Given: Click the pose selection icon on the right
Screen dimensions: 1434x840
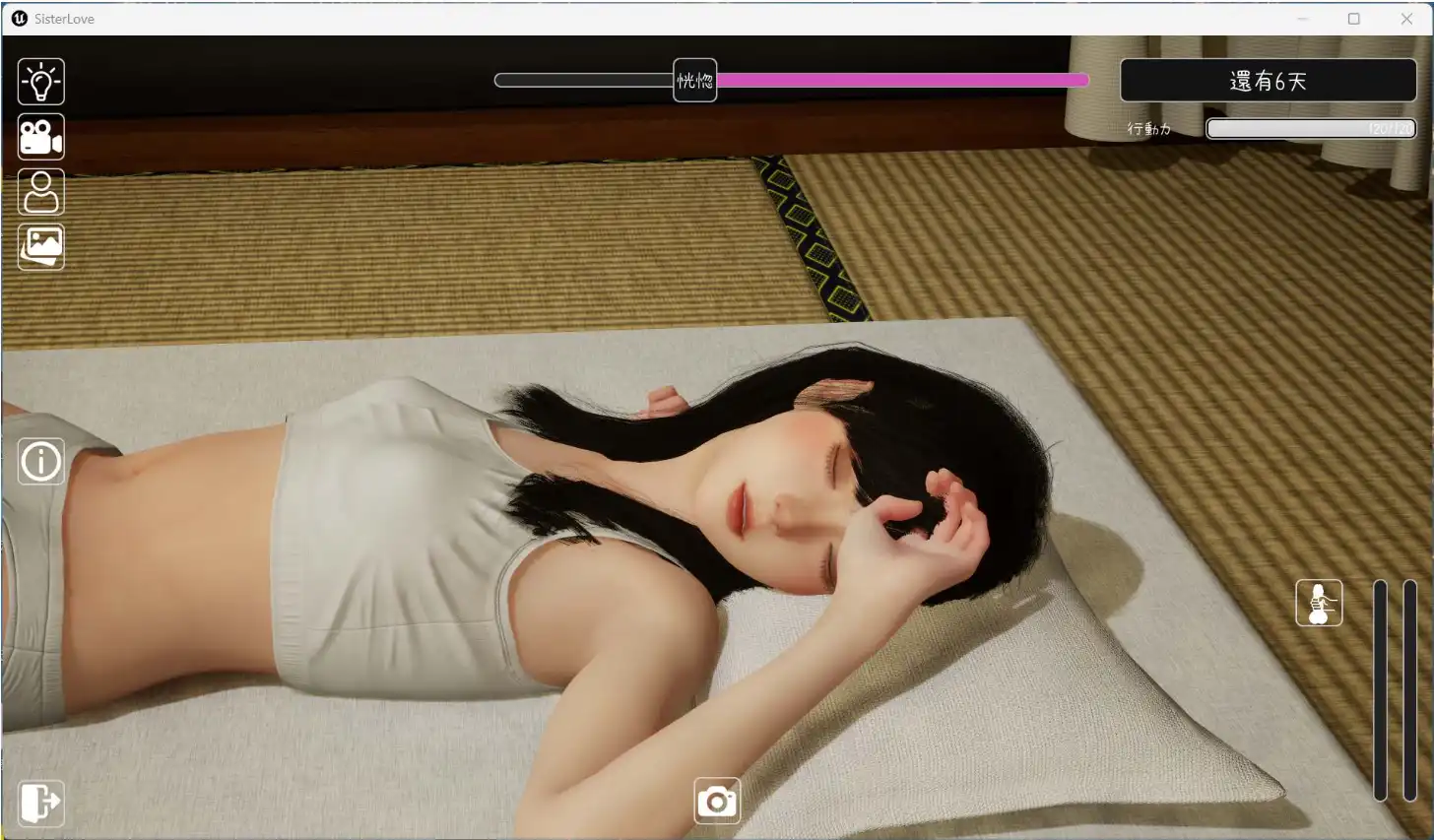Looking at the screenshot, I should (x=1319, y=602).
